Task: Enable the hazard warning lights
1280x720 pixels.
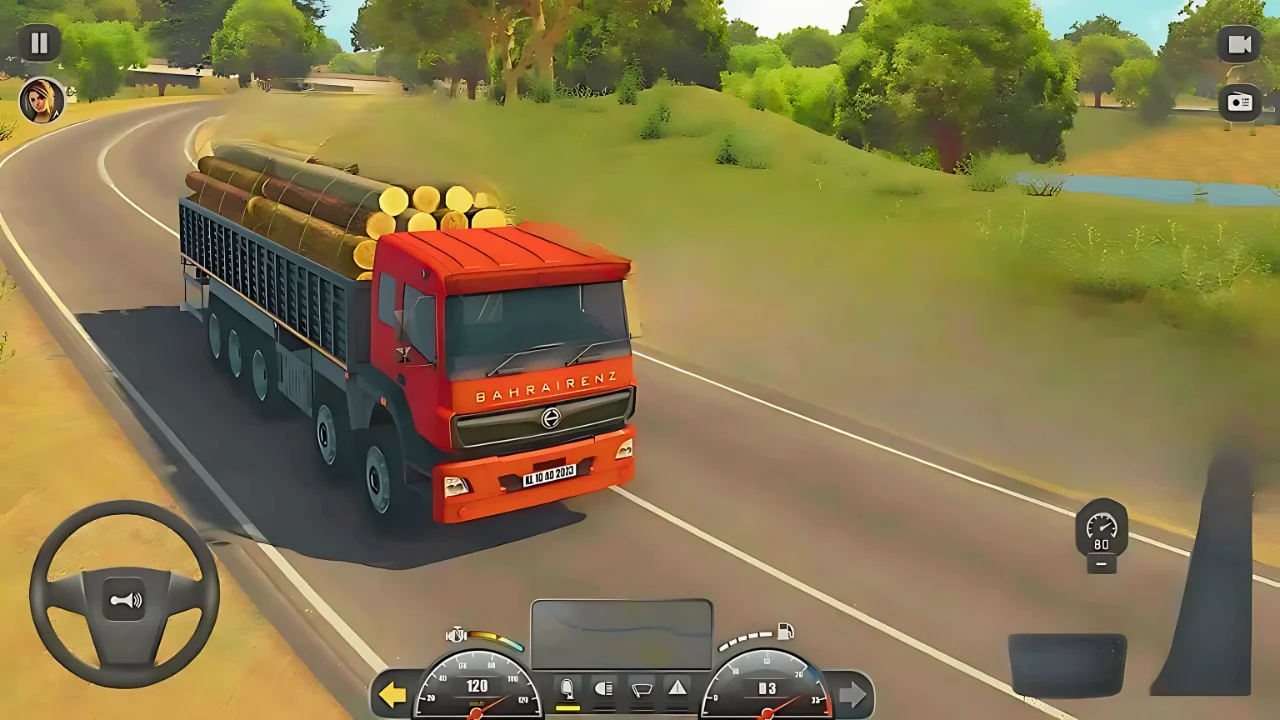Action: point(678,687)
